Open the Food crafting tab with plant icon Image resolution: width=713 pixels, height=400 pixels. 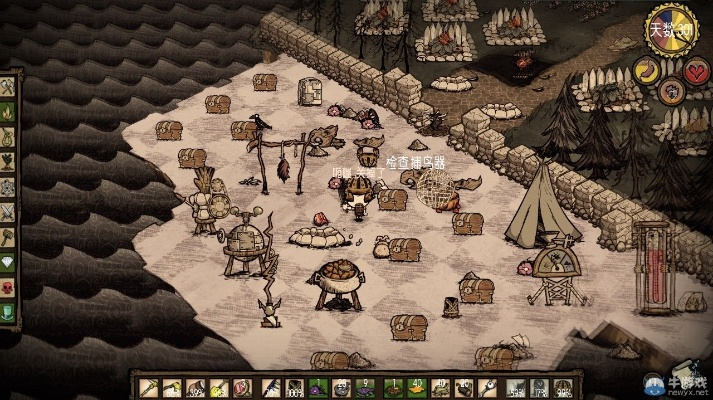(8, 162)
